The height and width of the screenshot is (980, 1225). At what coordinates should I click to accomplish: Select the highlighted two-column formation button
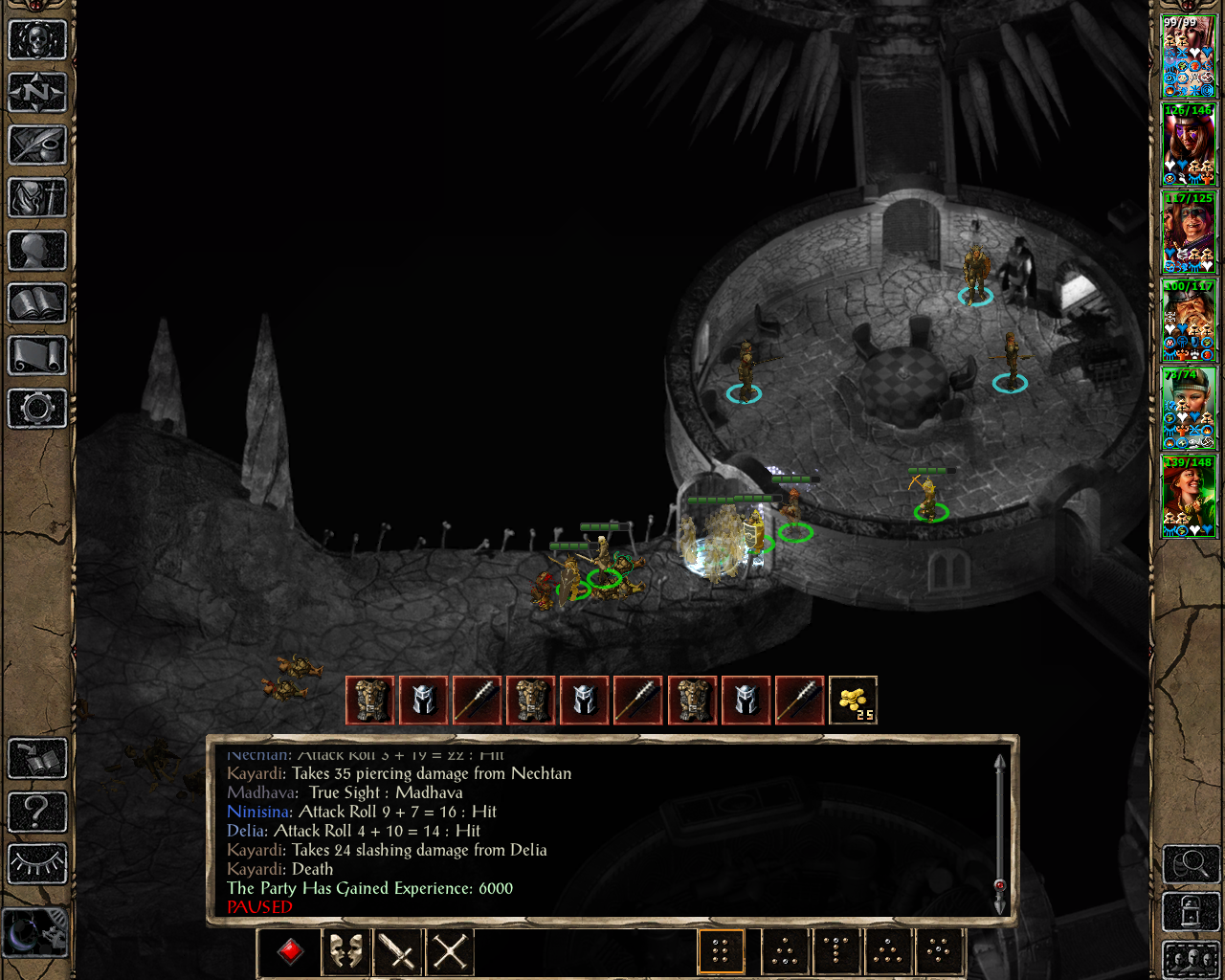pyautogui.click(x=721, y=951)
